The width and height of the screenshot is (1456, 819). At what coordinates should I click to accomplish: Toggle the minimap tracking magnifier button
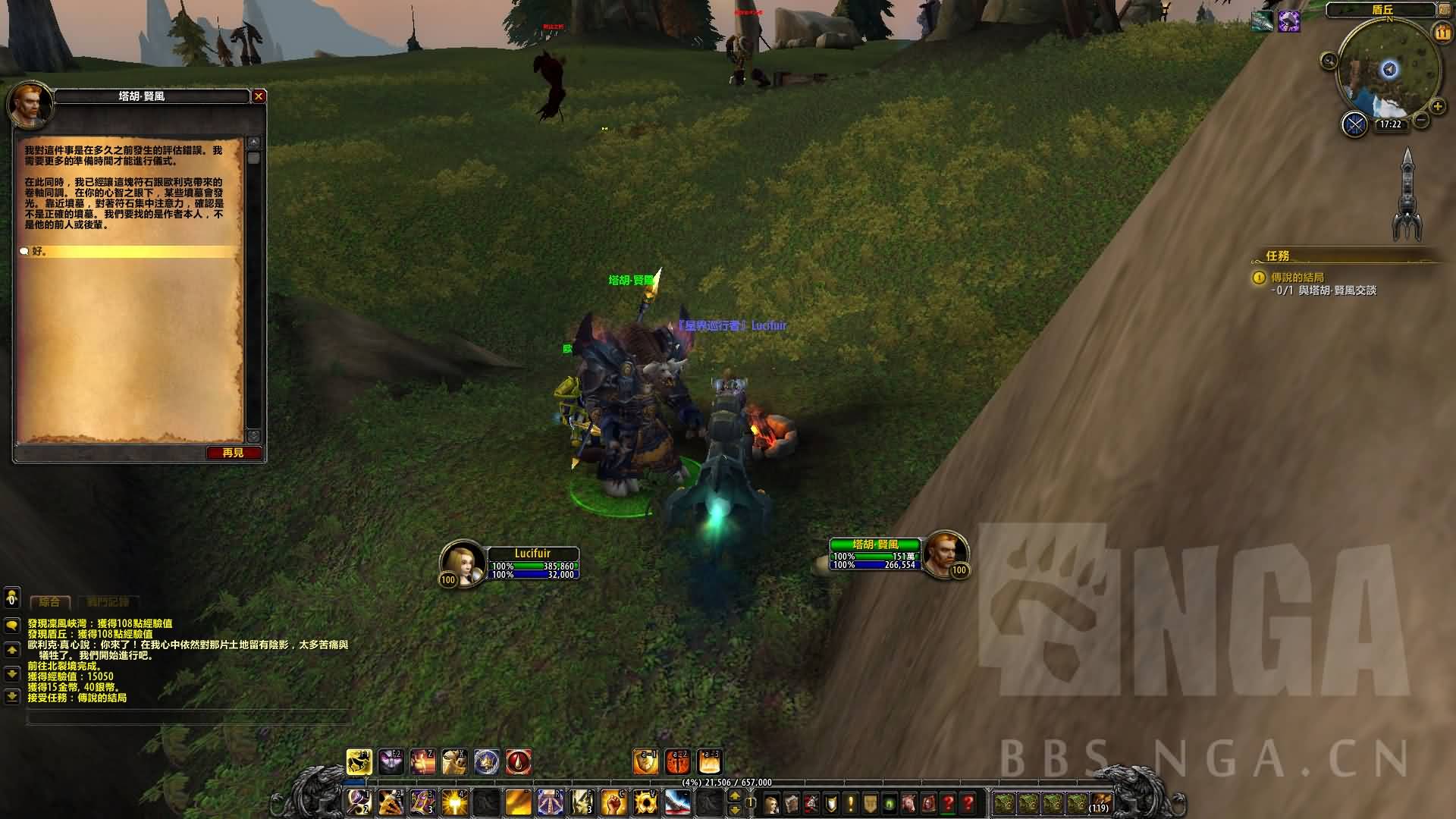click(x=1329, y=61)
